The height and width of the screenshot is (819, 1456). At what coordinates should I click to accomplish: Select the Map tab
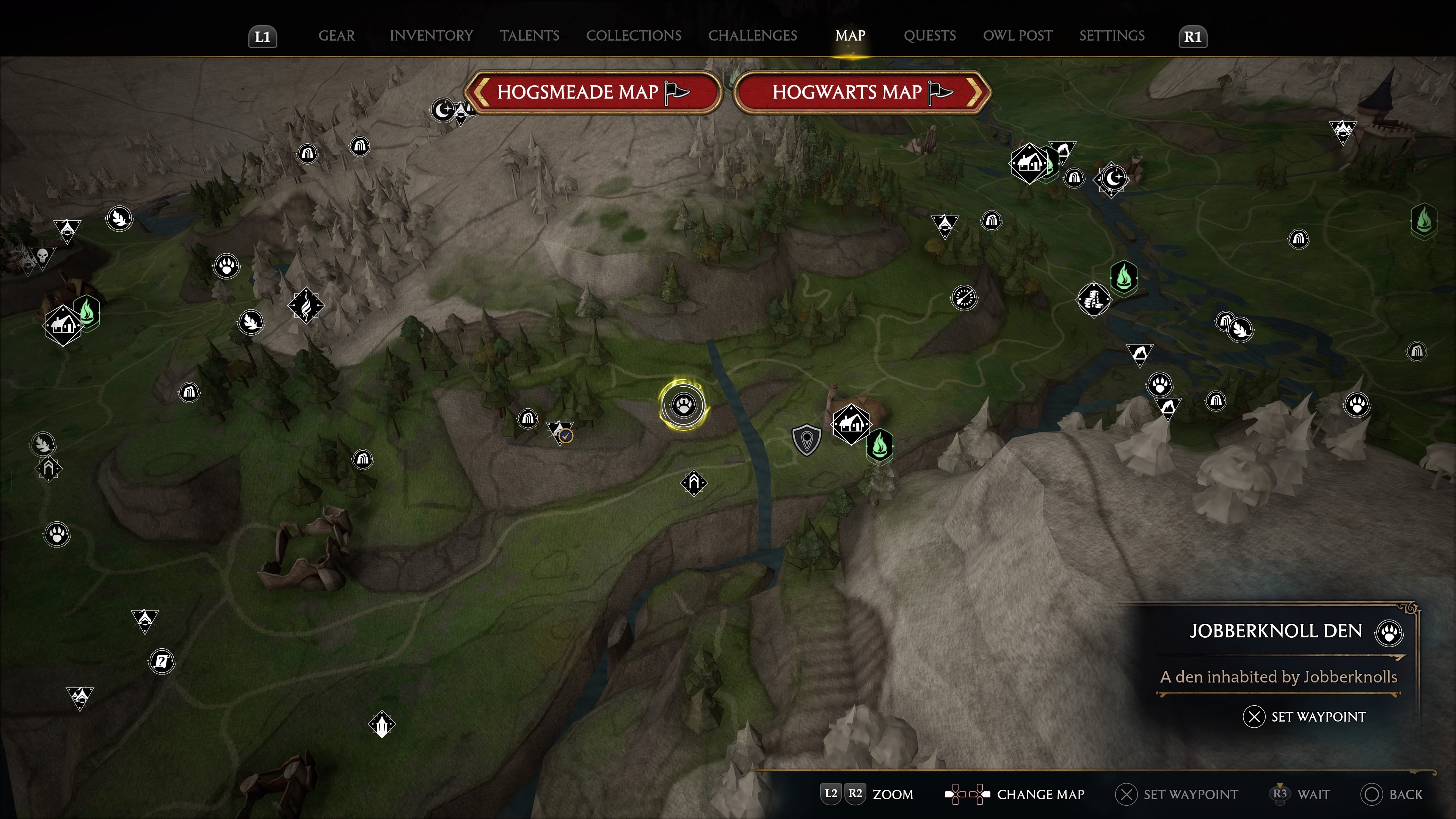pyautogui.click(x=849, y=36)
